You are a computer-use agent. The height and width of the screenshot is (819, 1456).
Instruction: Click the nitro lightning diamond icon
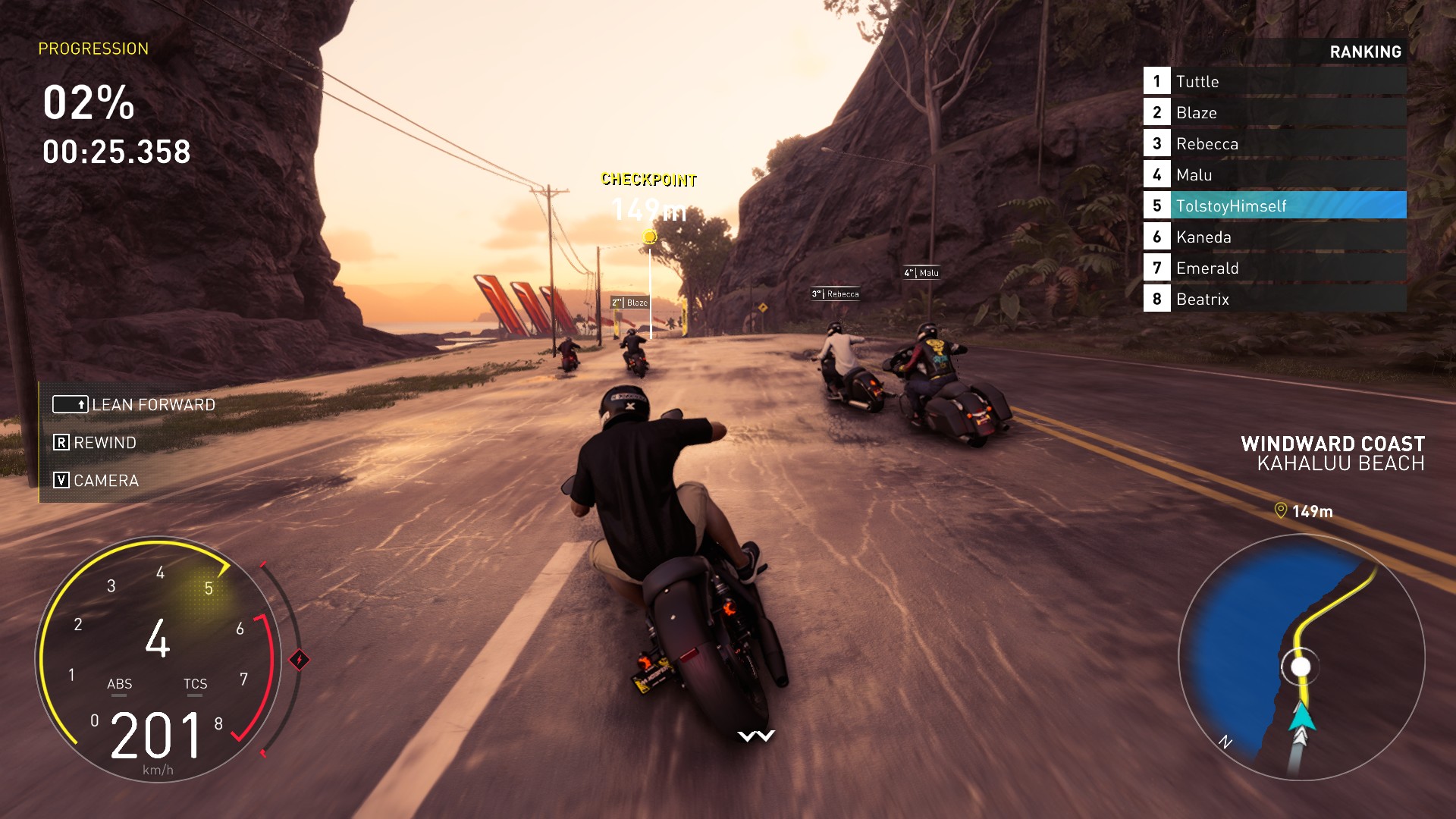pyautogui.click(x=300, y=660)
